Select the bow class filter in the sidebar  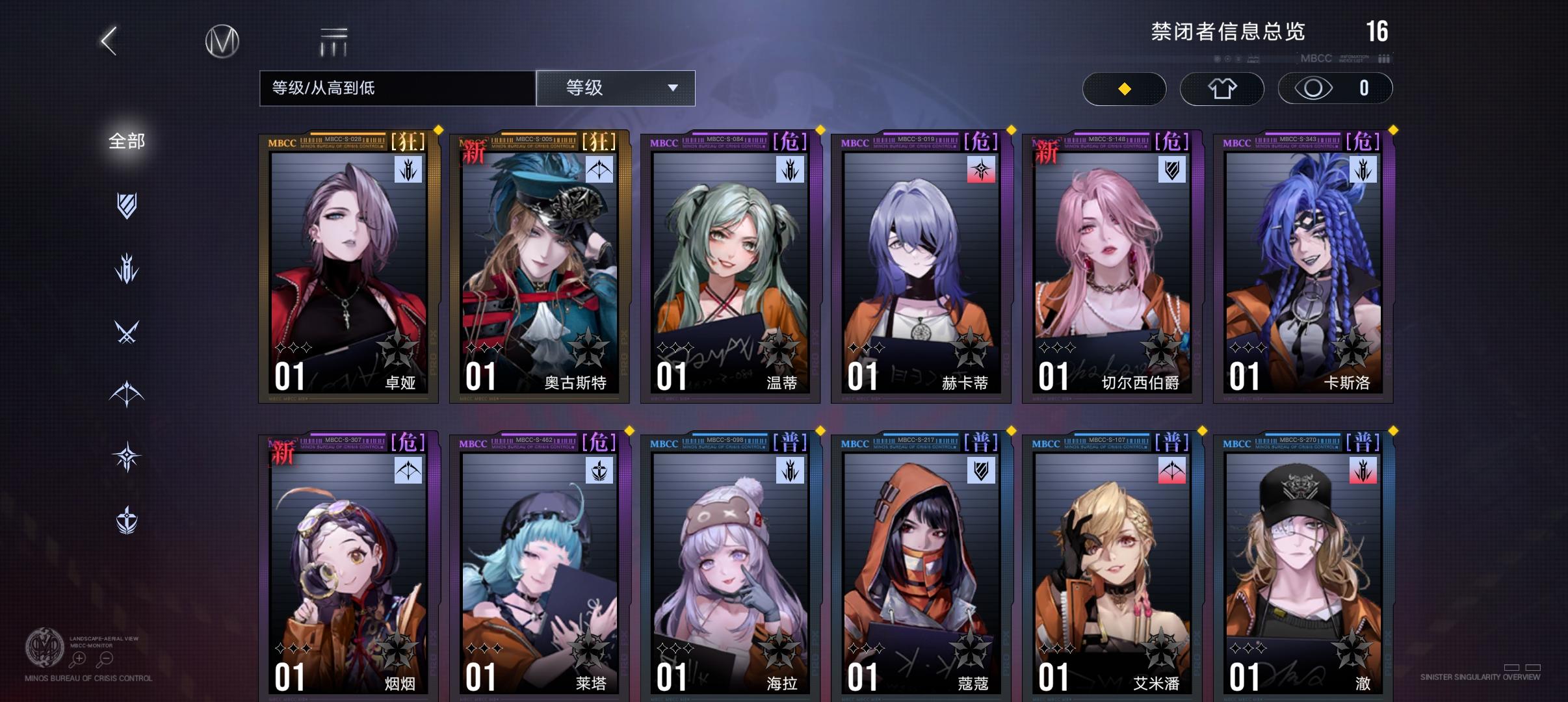(127, 395)
